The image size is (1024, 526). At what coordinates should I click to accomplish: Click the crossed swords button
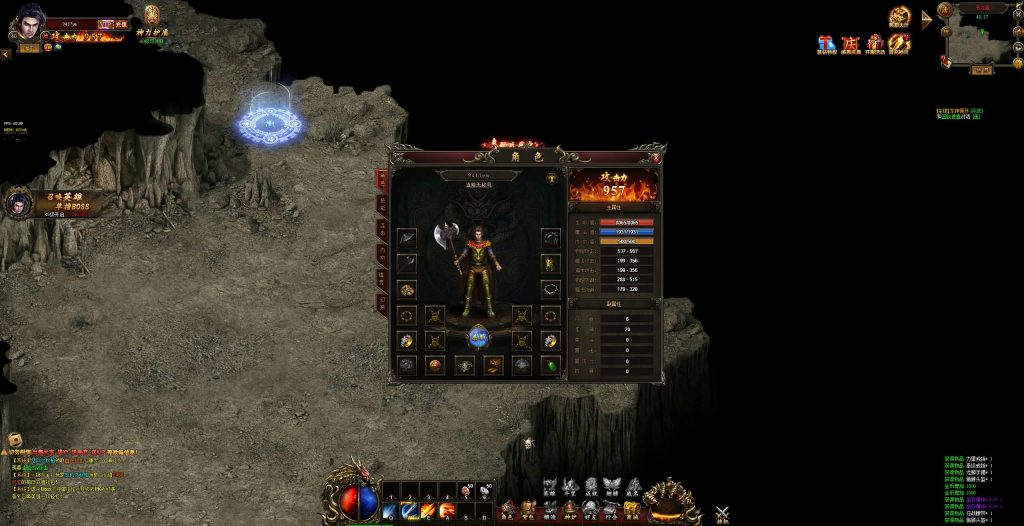(x=722, y=514)
